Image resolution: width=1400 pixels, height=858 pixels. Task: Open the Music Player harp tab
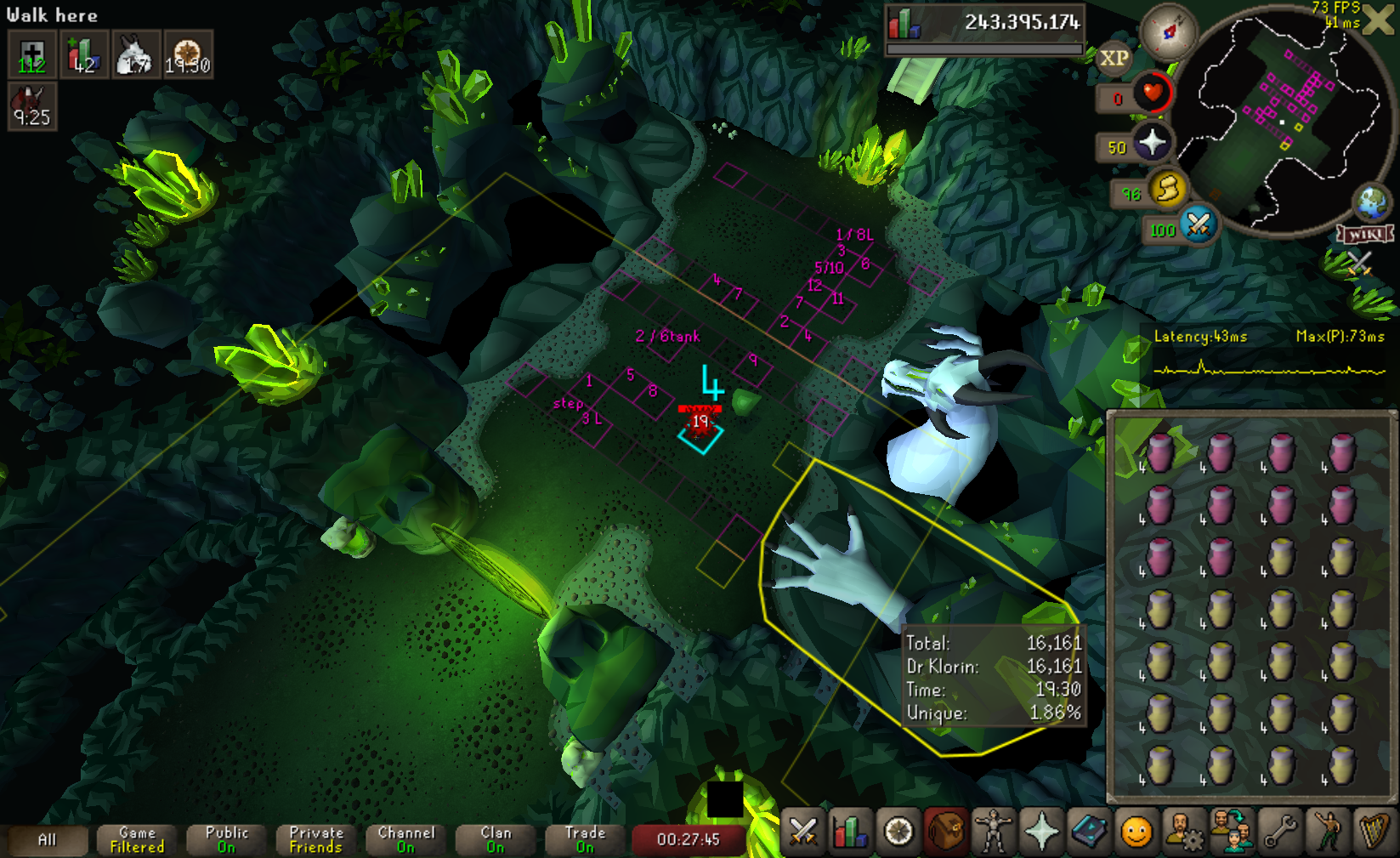click(1374, 831)
